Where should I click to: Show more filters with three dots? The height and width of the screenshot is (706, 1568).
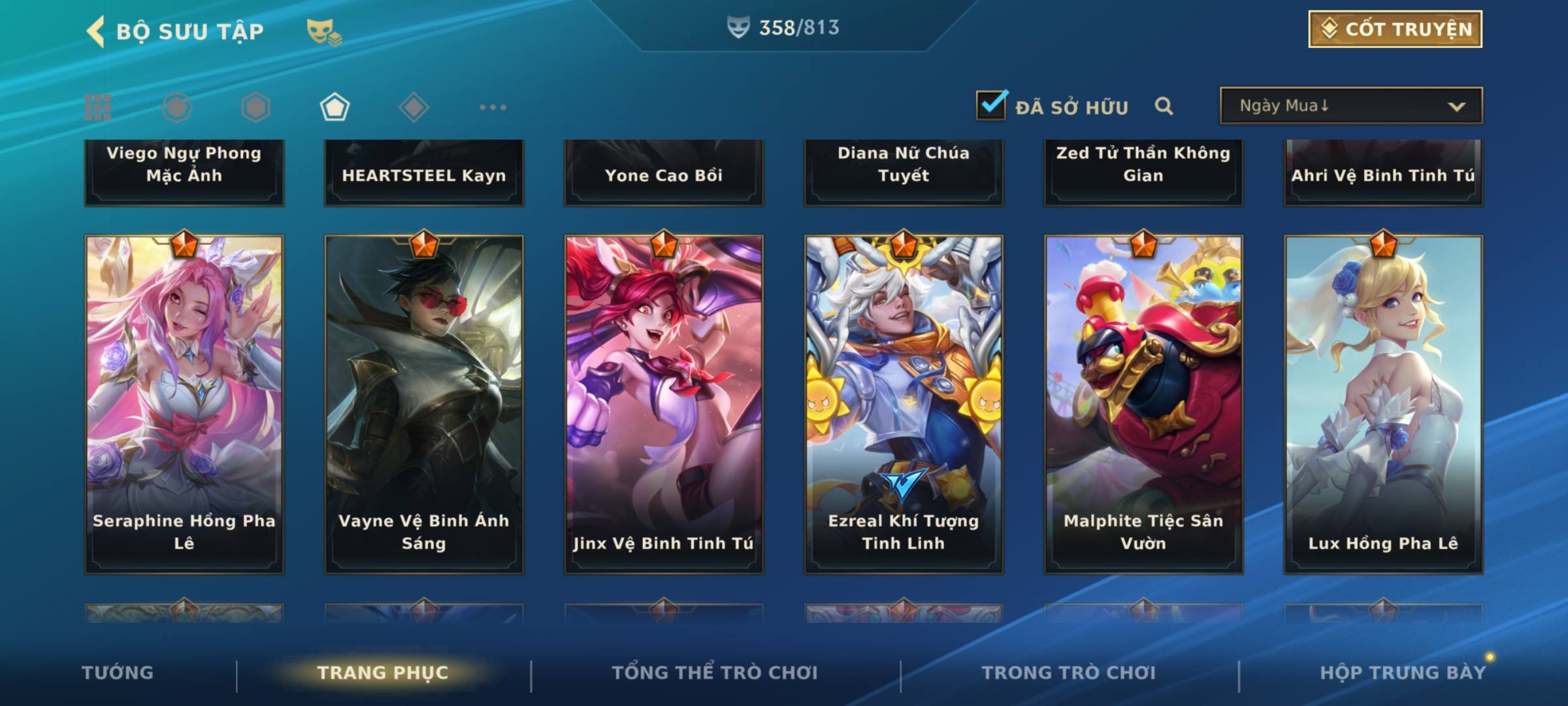493,107
